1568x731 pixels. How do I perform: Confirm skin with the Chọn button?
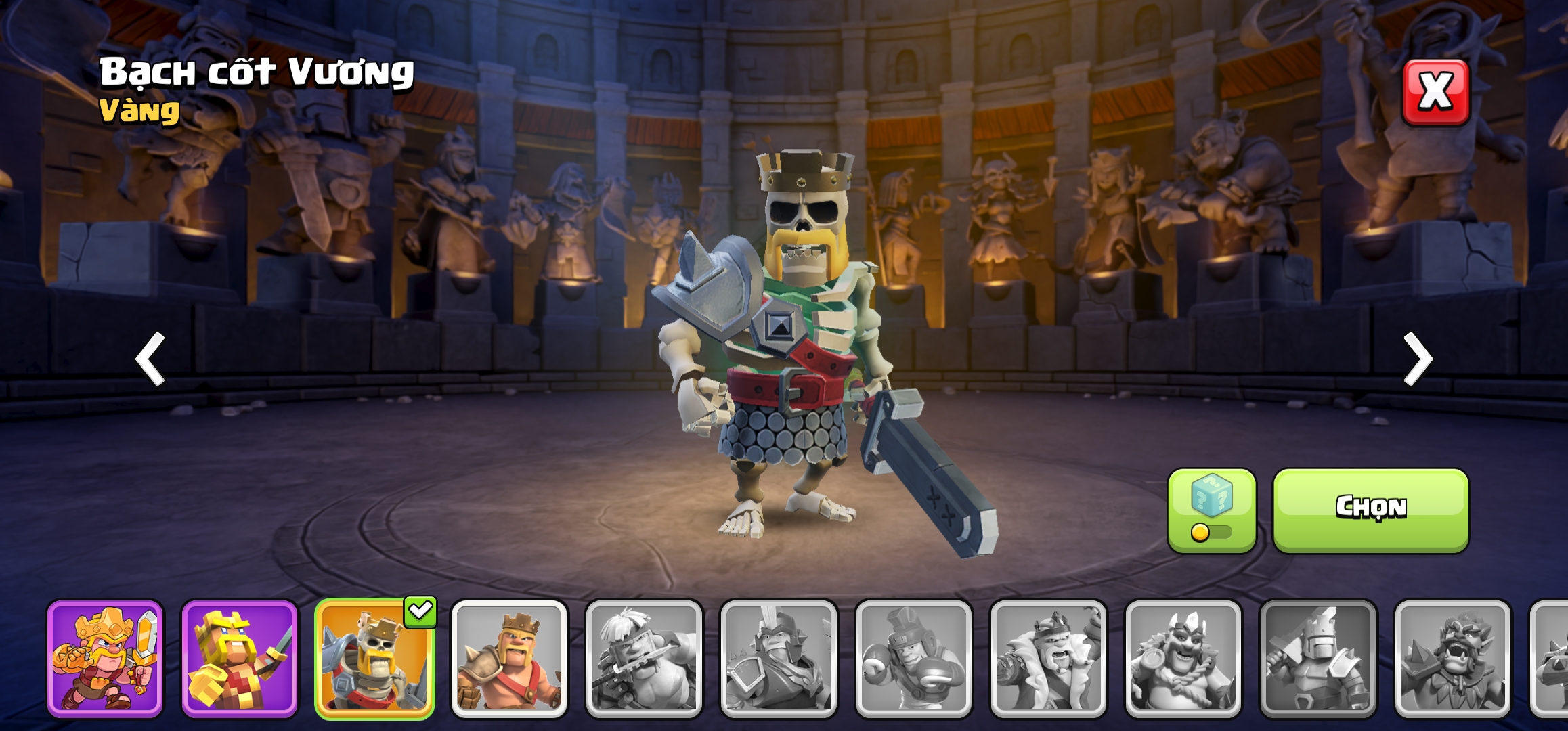(1370, 510)
